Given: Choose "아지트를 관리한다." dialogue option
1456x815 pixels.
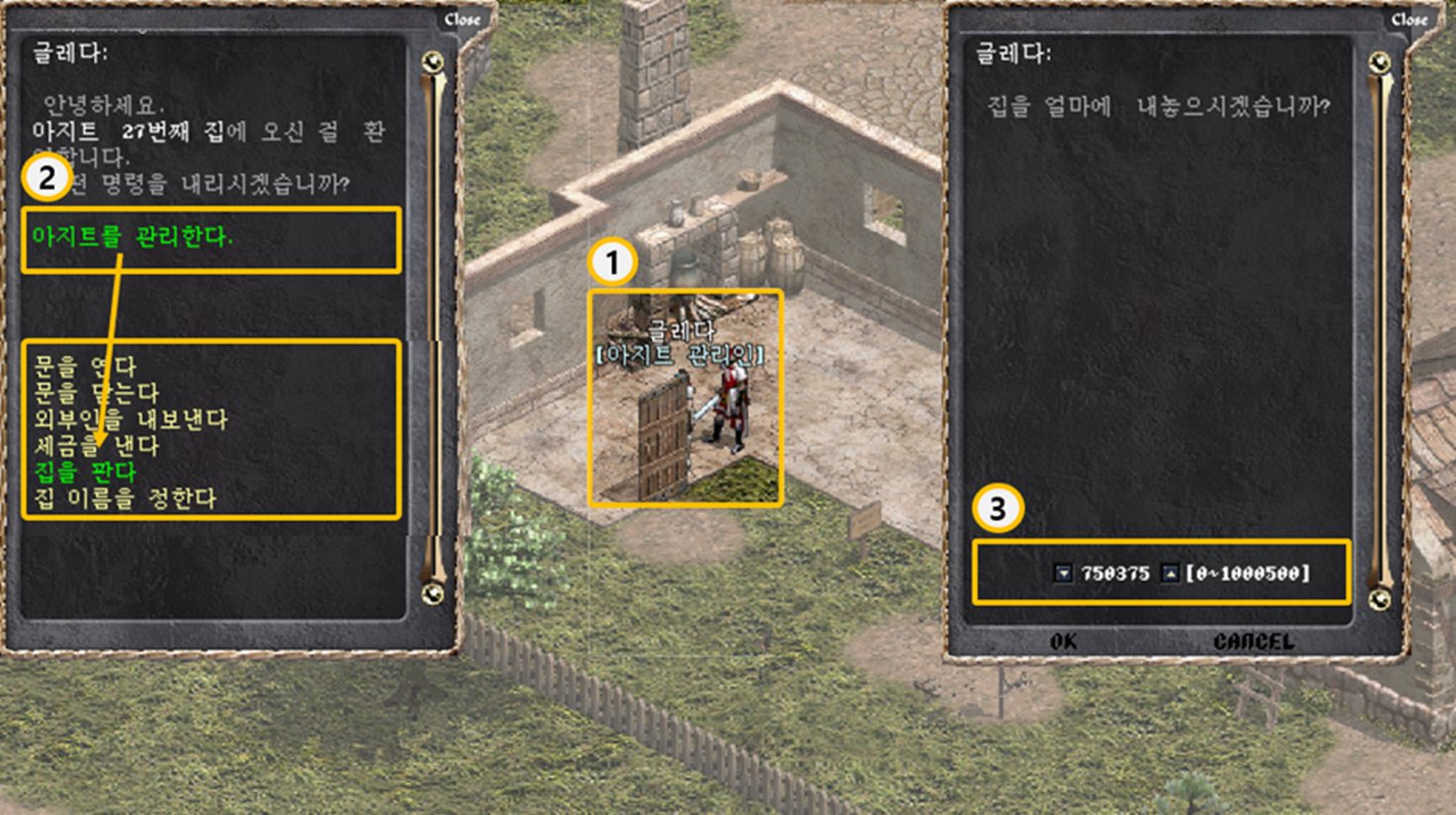Looking at the screenshot, I should pos(132,238).
